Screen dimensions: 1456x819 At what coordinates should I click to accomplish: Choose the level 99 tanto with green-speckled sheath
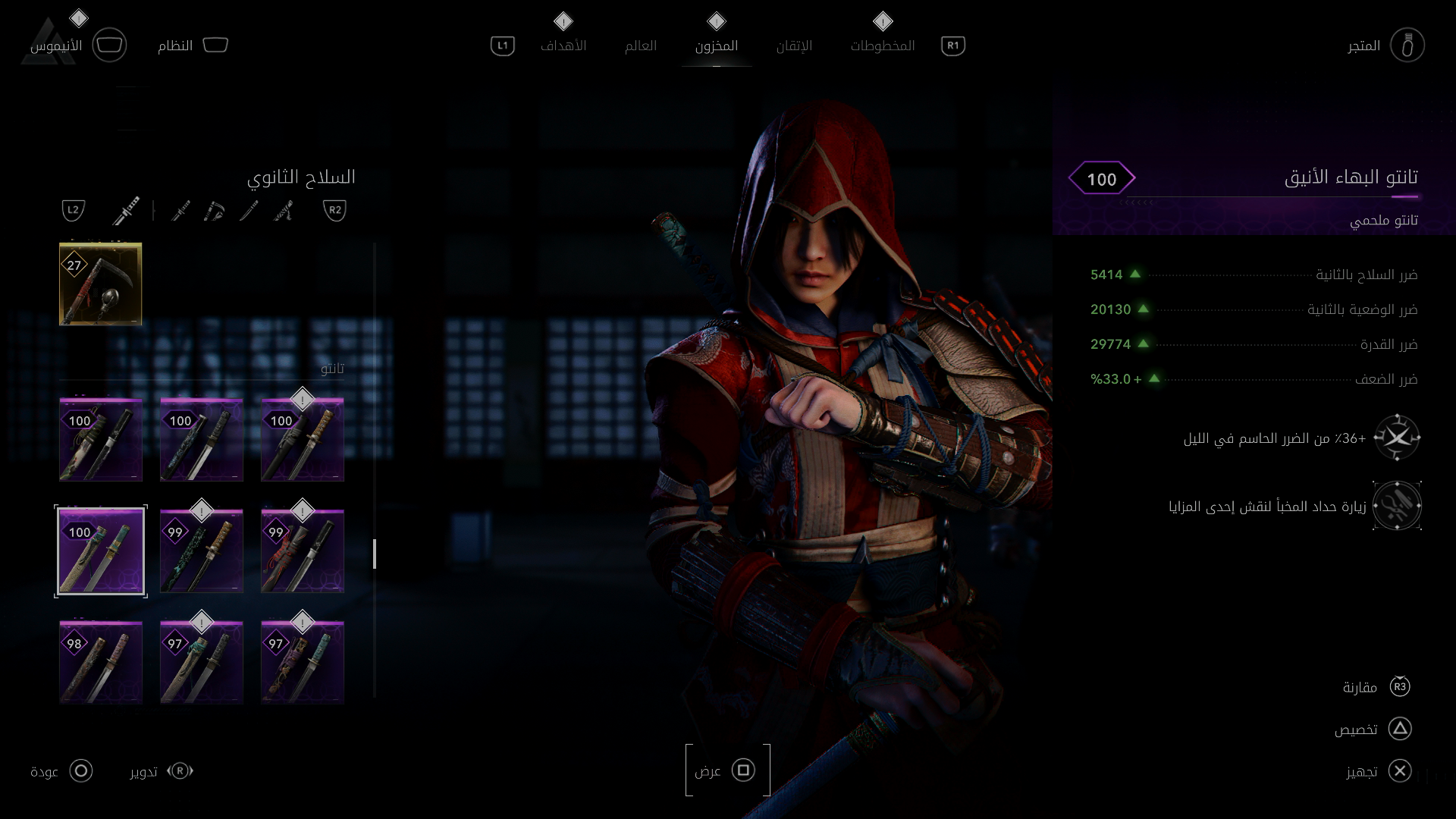tap(202, 551)
